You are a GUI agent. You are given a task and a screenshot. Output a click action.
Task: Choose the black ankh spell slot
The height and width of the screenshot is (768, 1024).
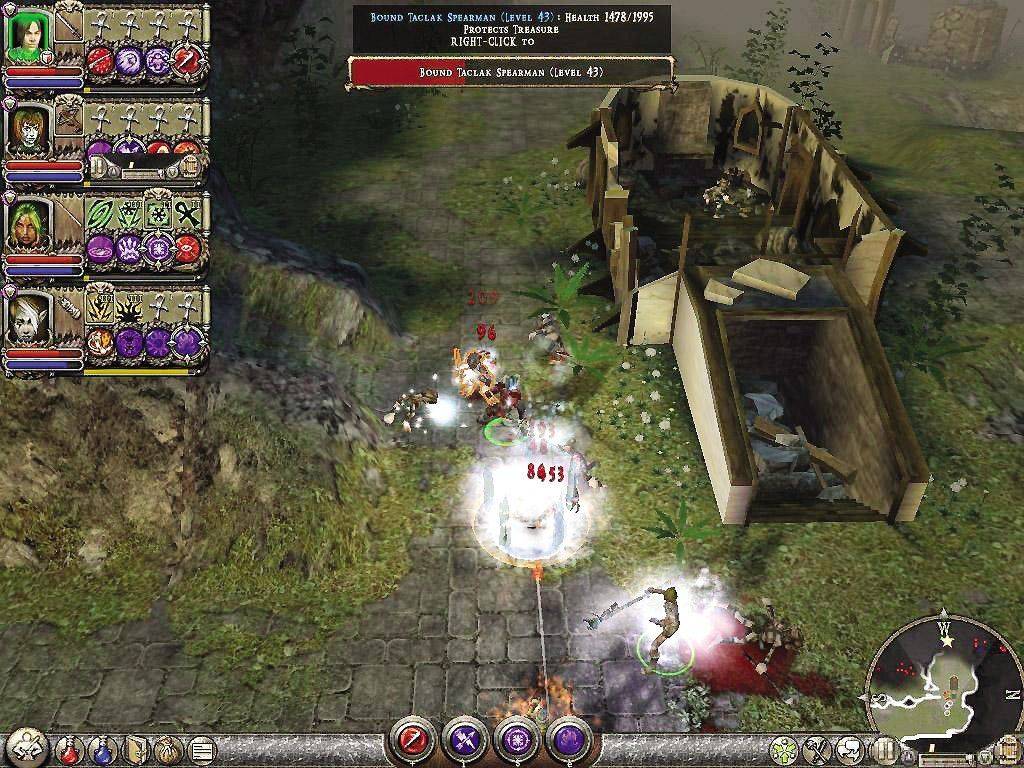187,214
